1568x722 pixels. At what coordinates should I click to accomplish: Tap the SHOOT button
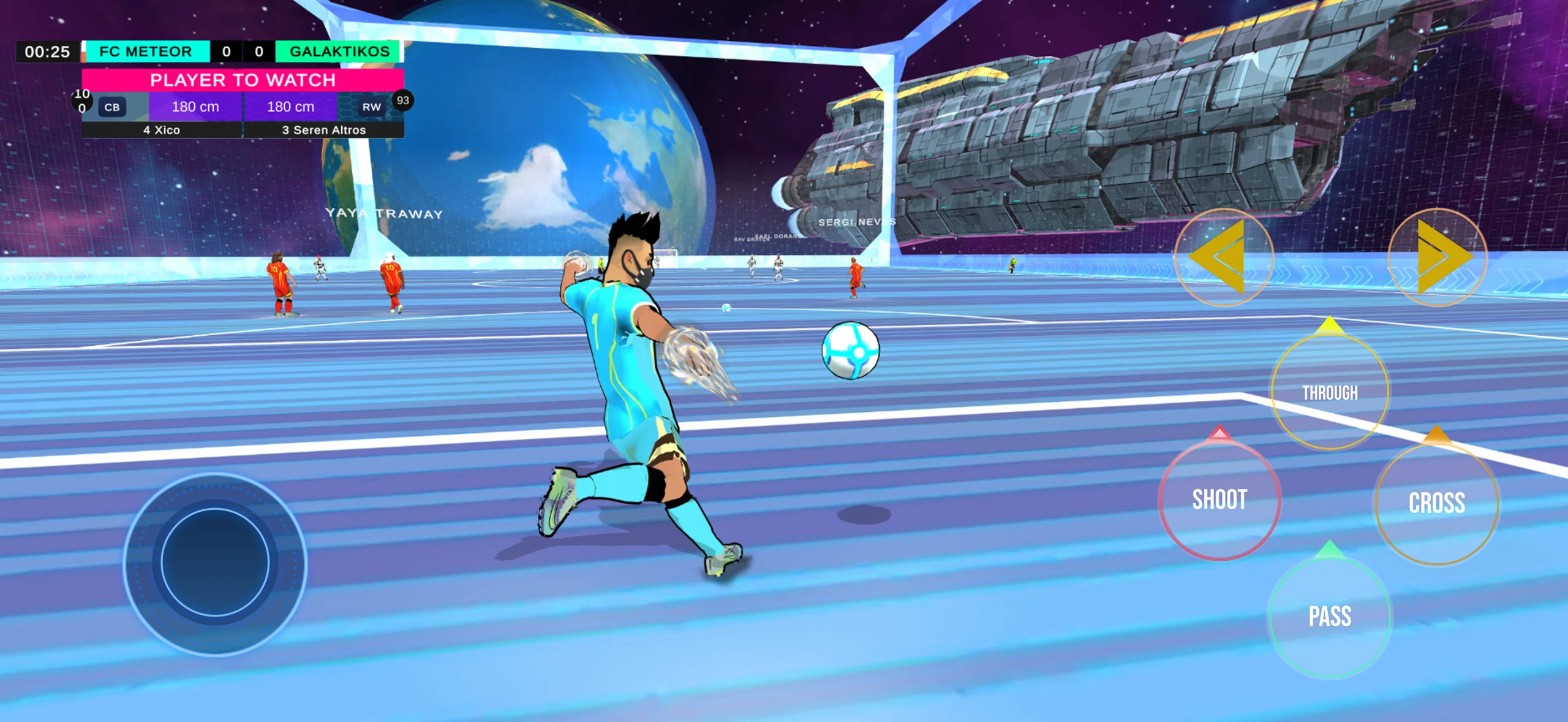tap(1219, 500)
